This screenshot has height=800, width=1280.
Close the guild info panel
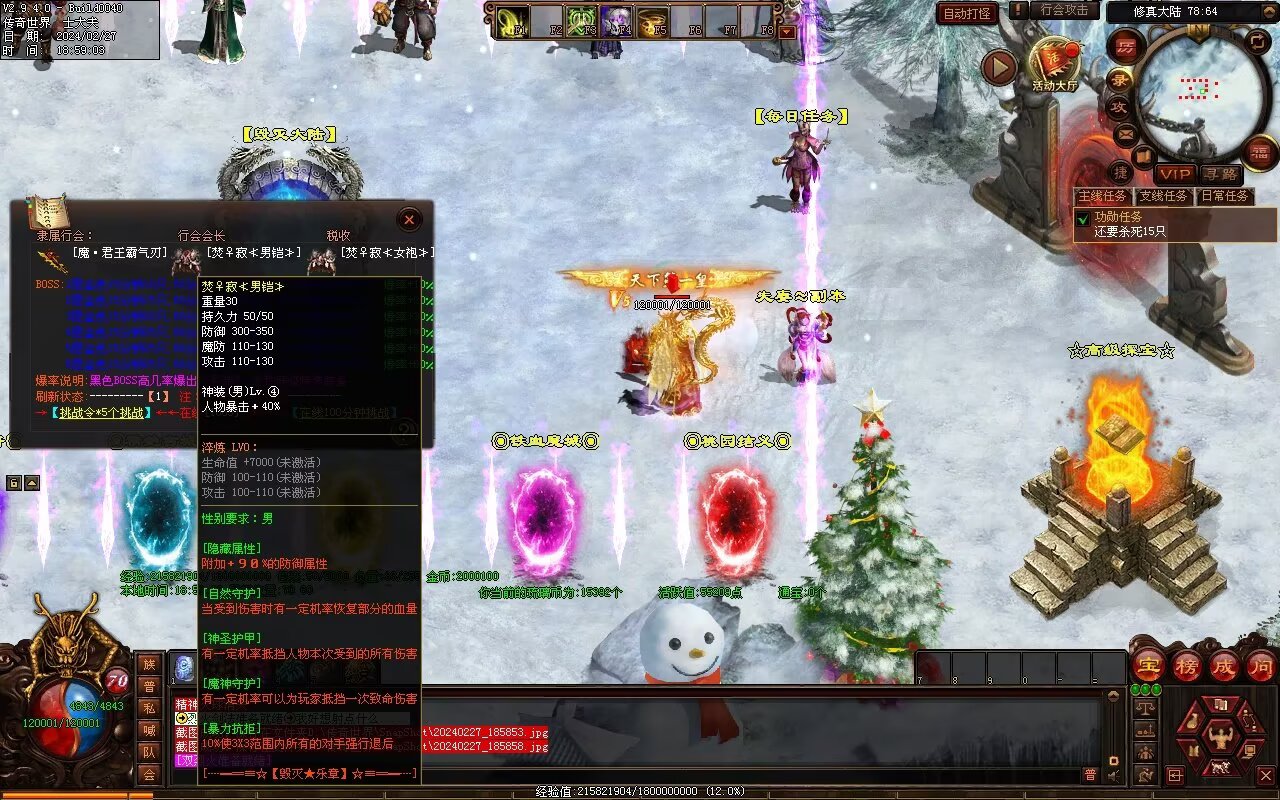(x=408, y=219)
